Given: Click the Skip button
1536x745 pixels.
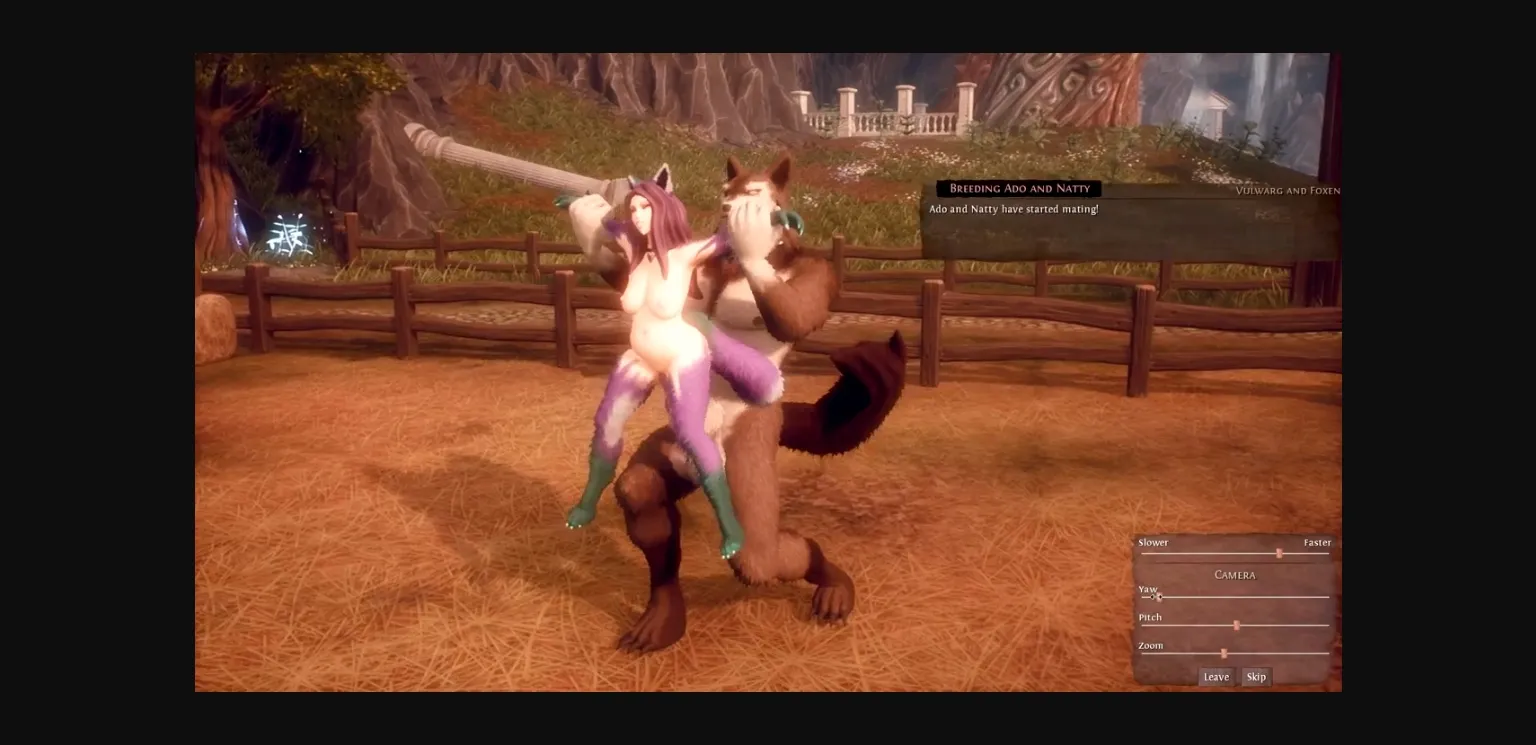Looking at the screenshot, I should coord(1256,676).
